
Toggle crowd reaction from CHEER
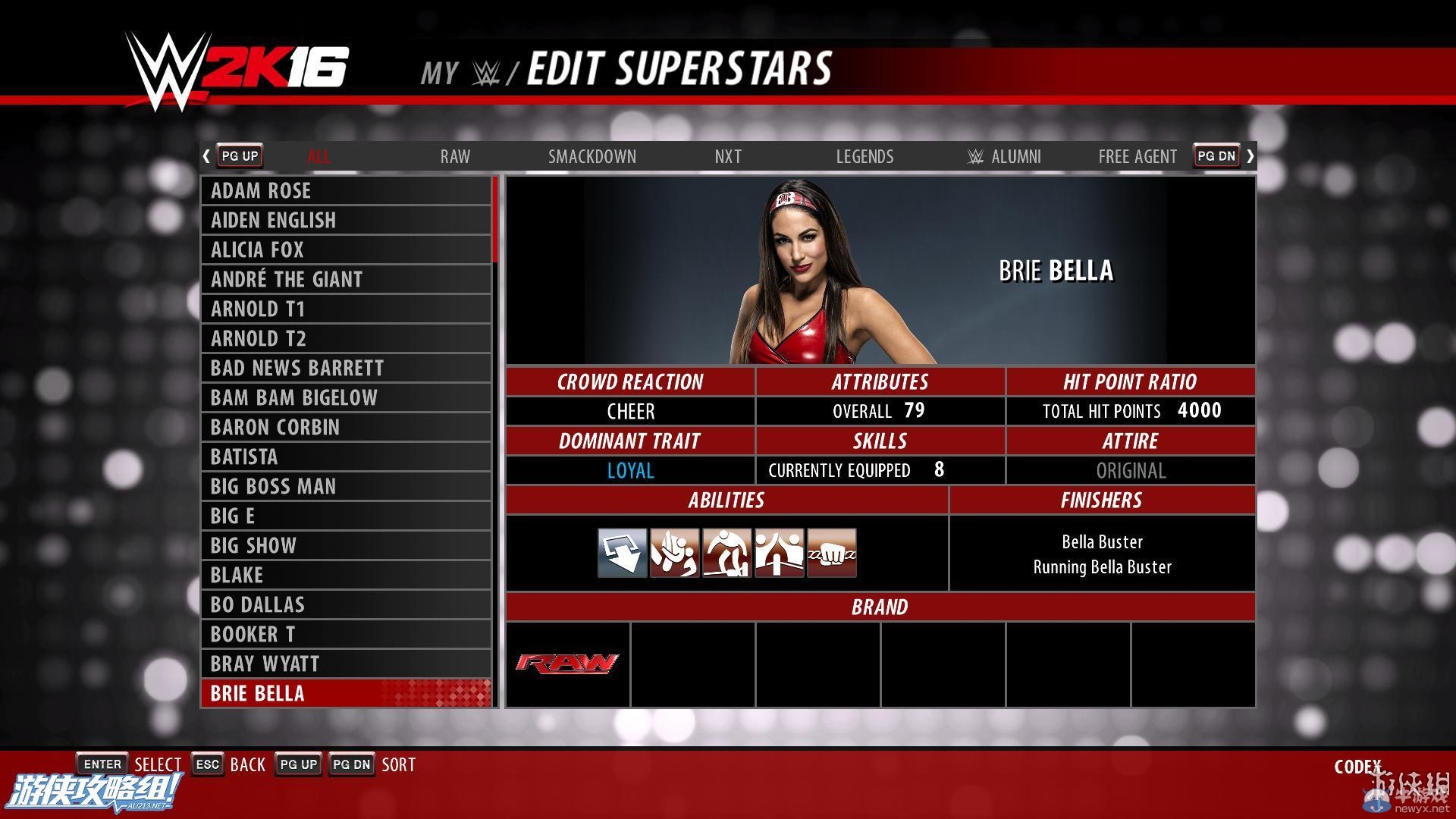[630, 411]
